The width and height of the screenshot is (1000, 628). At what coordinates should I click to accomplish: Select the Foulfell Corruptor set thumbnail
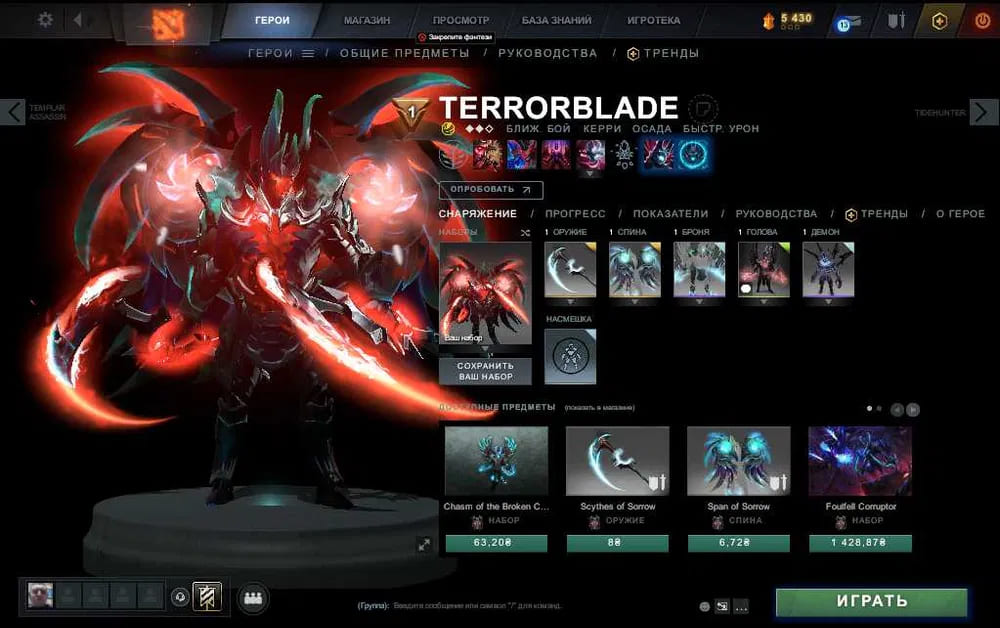(859, 461)
